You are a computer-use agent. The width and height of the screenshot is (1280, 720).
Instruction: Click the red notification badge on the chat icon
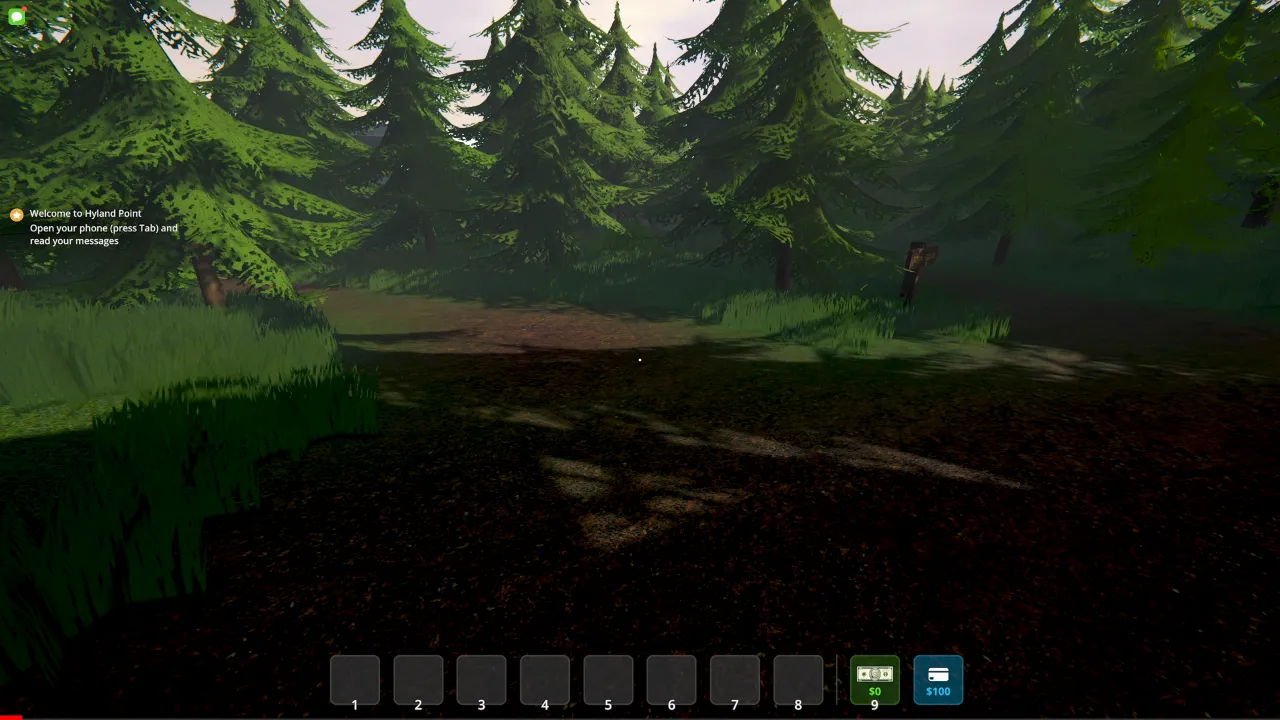24,9
